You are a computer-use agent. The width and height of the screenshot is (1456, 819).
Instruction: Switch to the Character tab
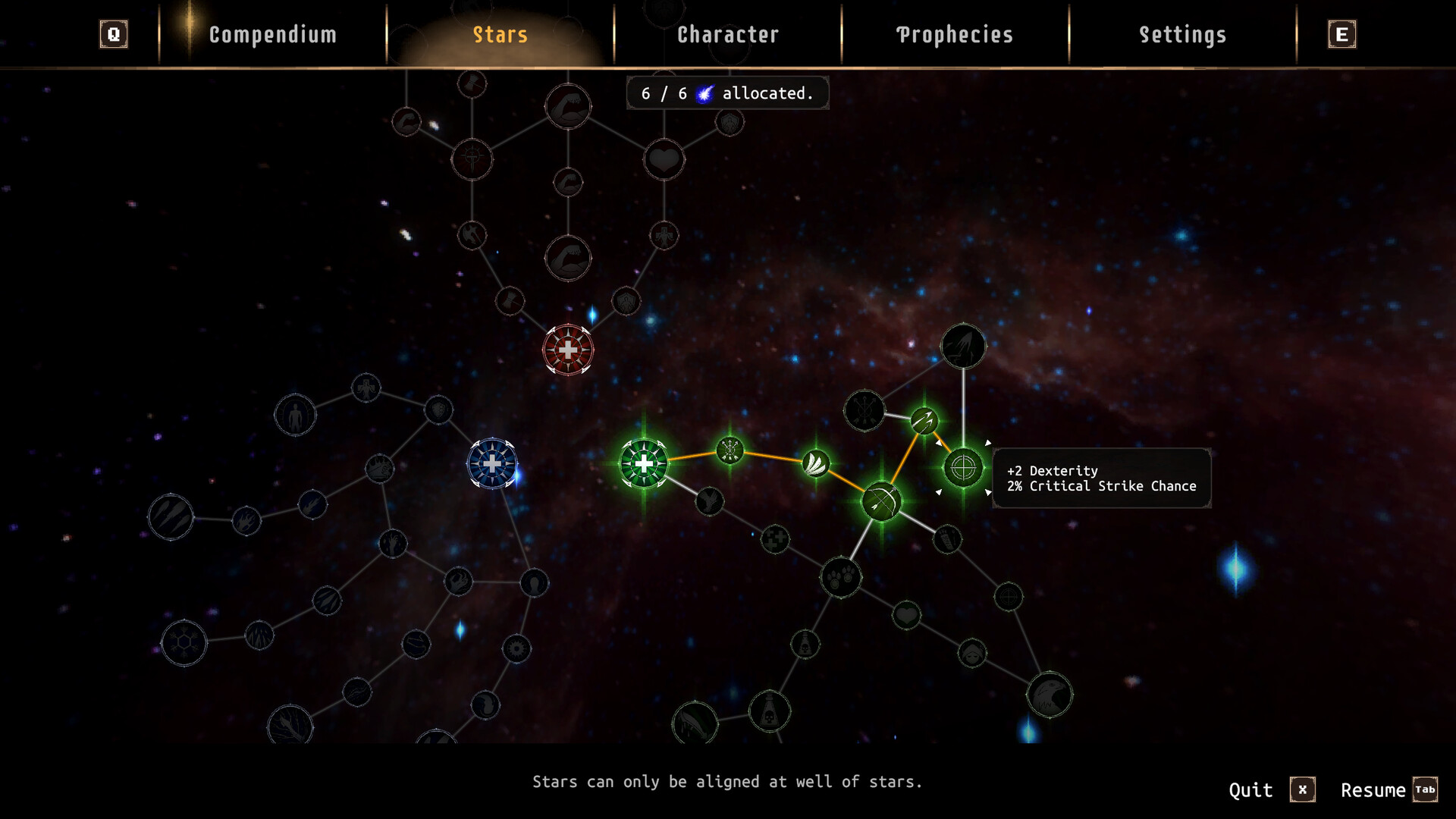727,34
